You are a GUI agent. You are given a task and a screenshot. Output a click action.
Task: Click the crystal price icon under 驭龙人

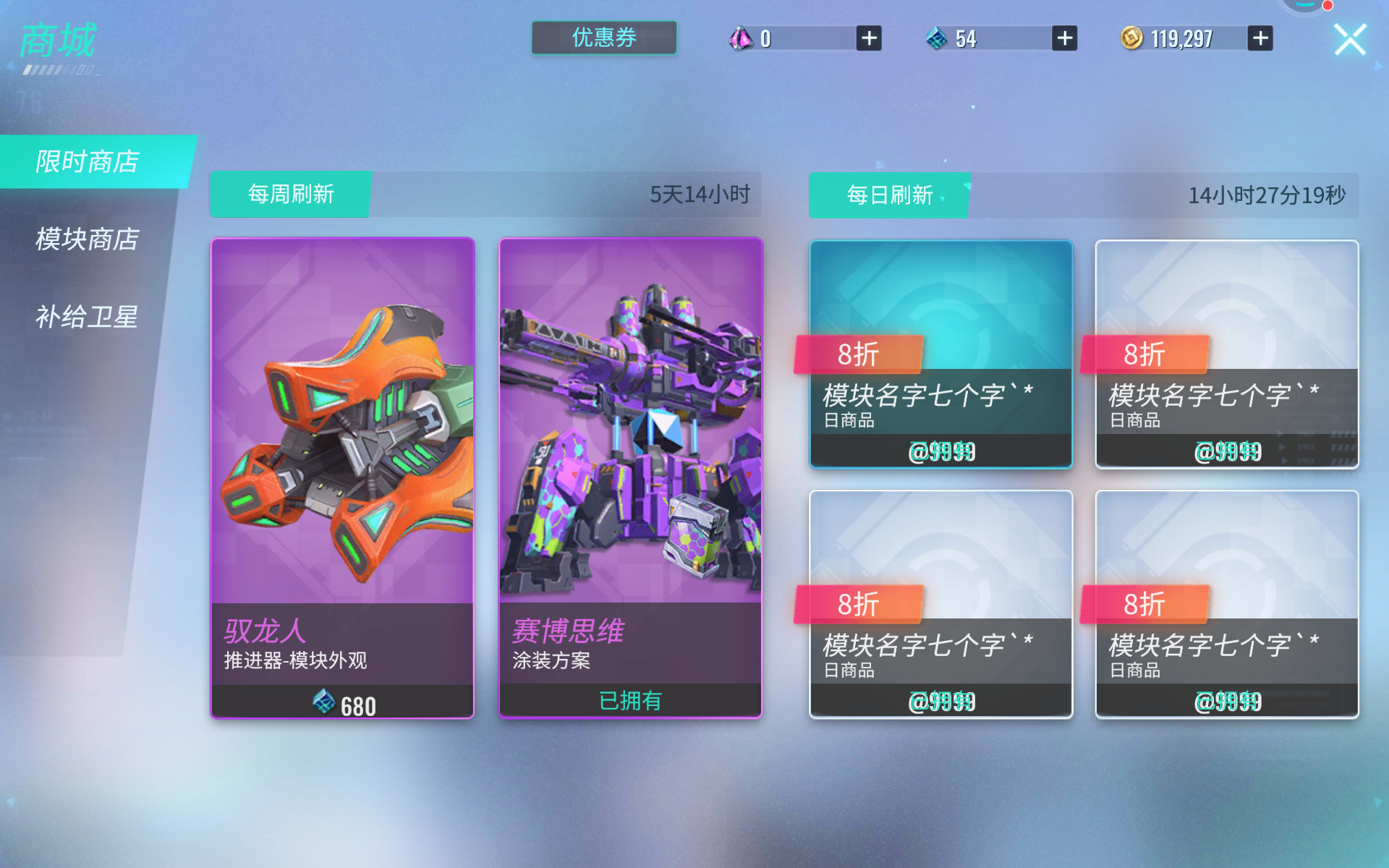coord(323,703)
